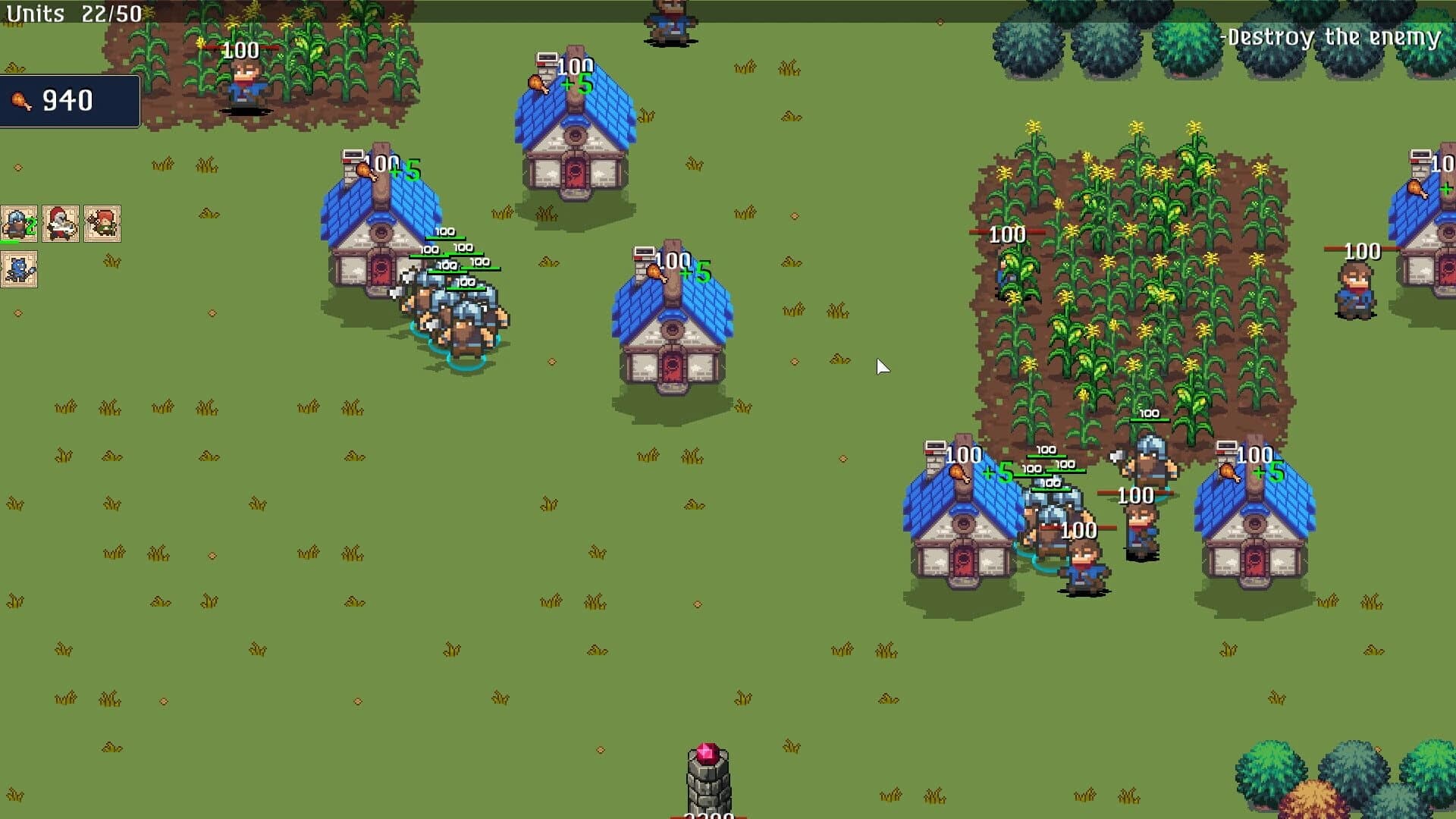Select the red-haired archer unit portrait
1456x819 pixels.
pyautogui.click(x=102, y=222)
